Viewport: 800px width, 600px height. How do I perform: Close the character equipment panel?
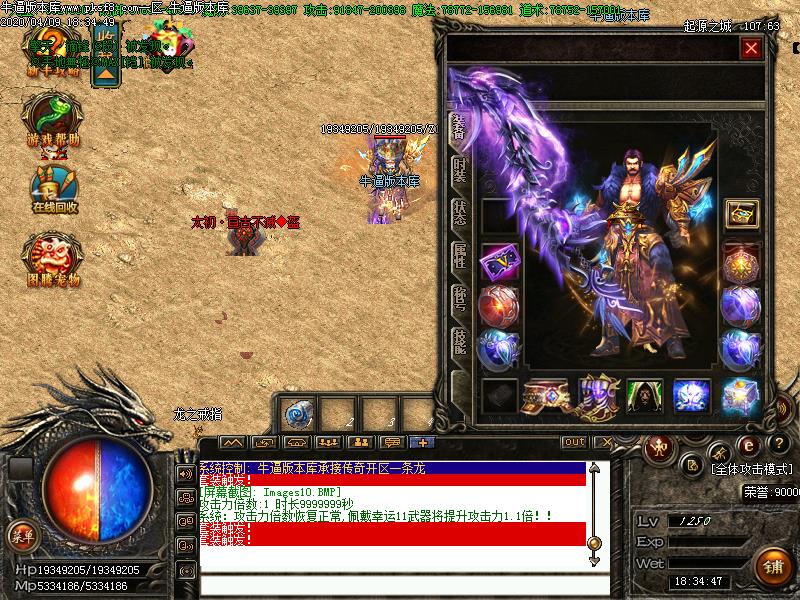(x=751, y=47)
